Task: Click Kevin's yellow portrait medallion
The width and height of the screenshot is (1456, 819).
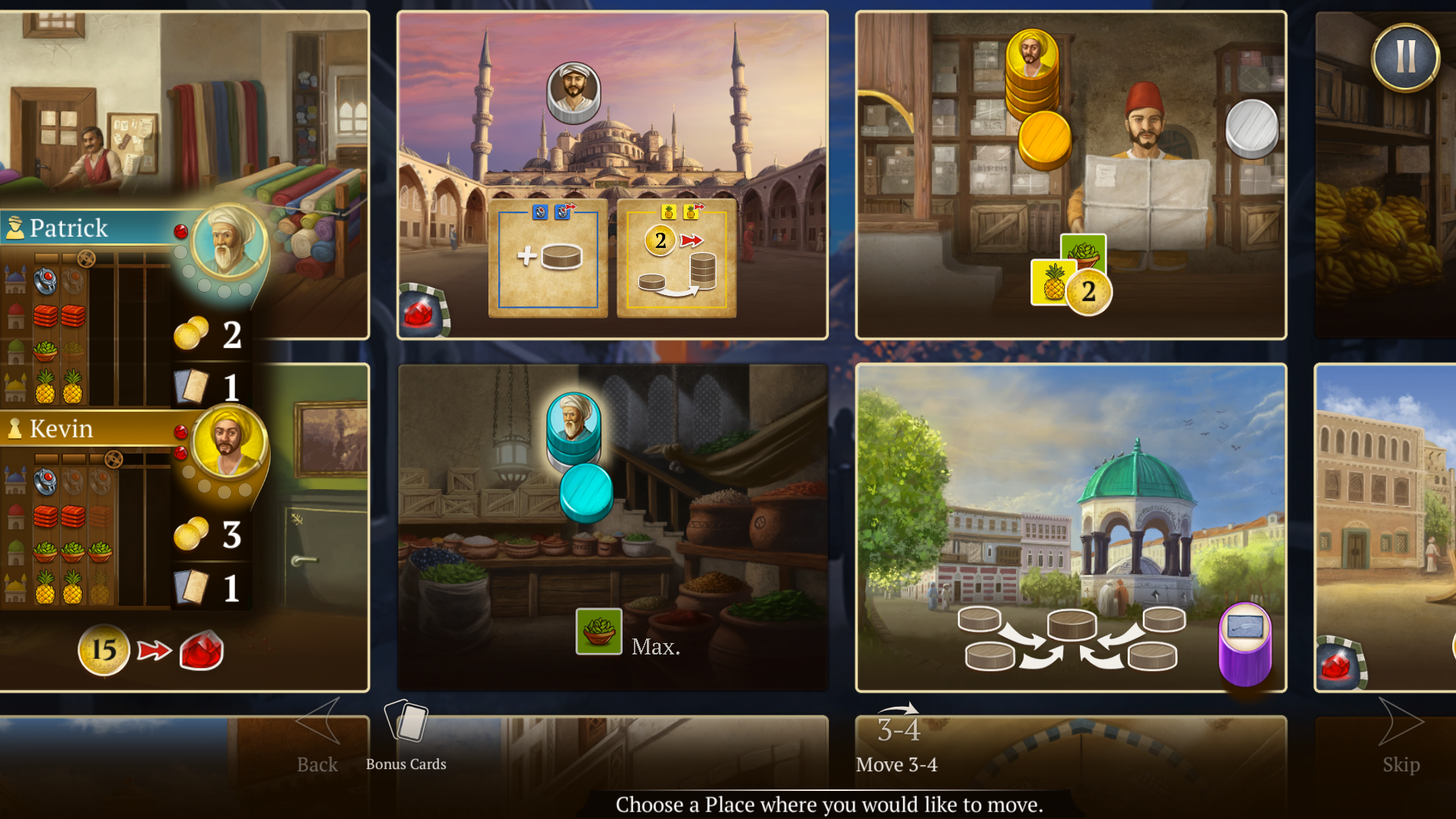Action: click(228, 441)
